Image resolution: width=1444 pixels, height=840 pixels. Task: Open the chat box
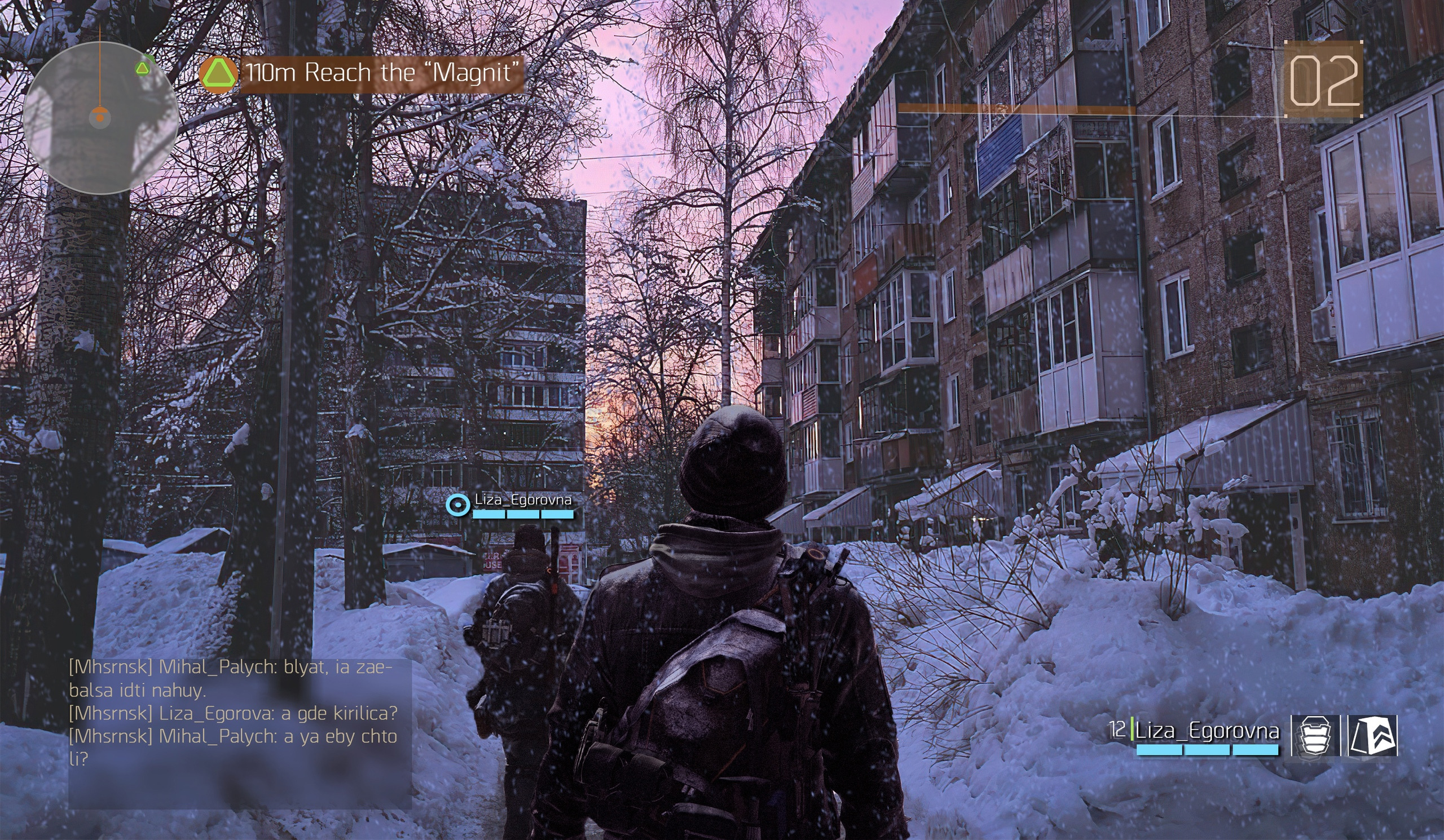pos(240,733)
